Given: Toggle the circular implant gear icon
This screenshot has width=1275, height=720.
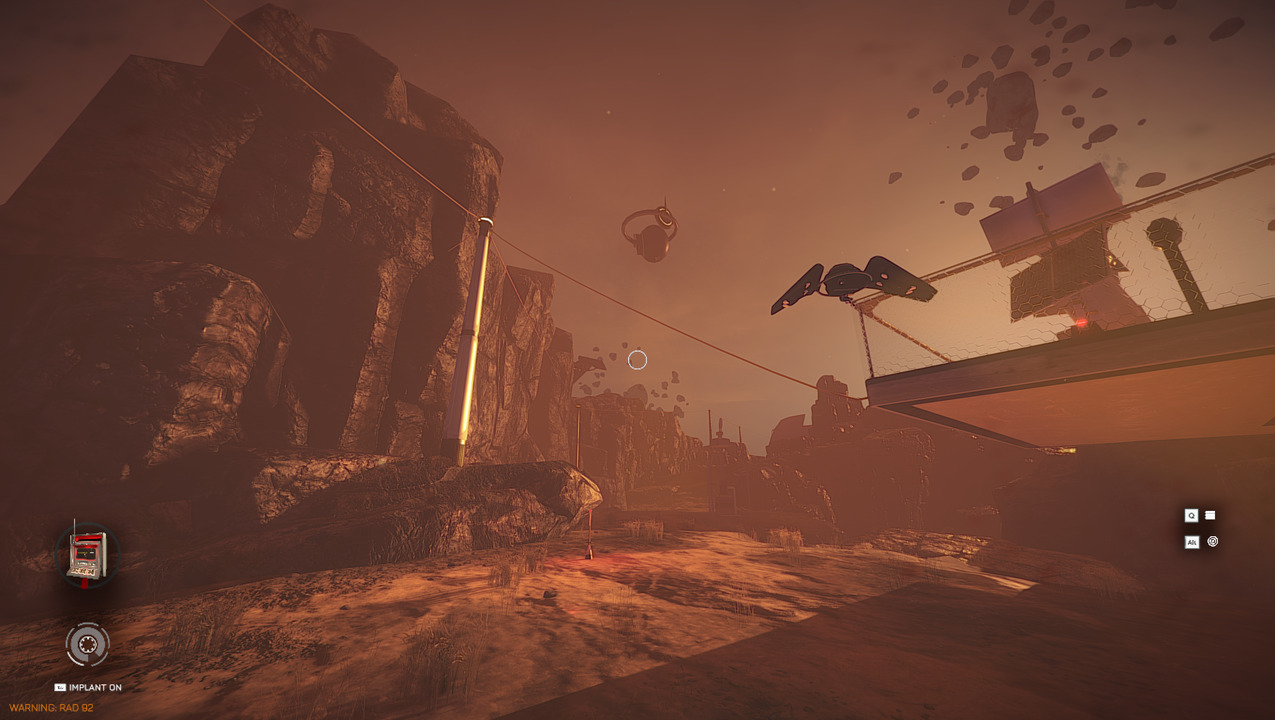Looking at the screenshot, I should coord(87,644).
